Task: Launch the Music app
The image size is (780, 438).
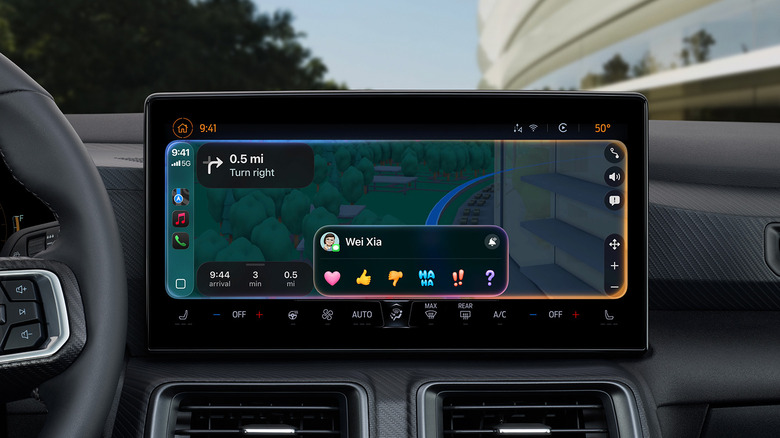Action: (x=180, y=219)
